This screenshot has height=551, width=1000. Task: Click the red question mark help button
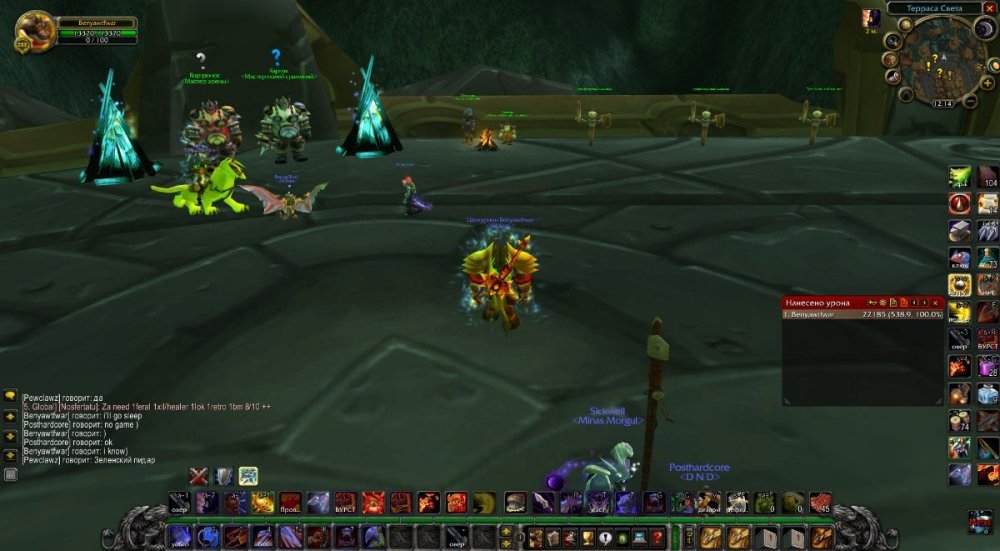point(657,537)
